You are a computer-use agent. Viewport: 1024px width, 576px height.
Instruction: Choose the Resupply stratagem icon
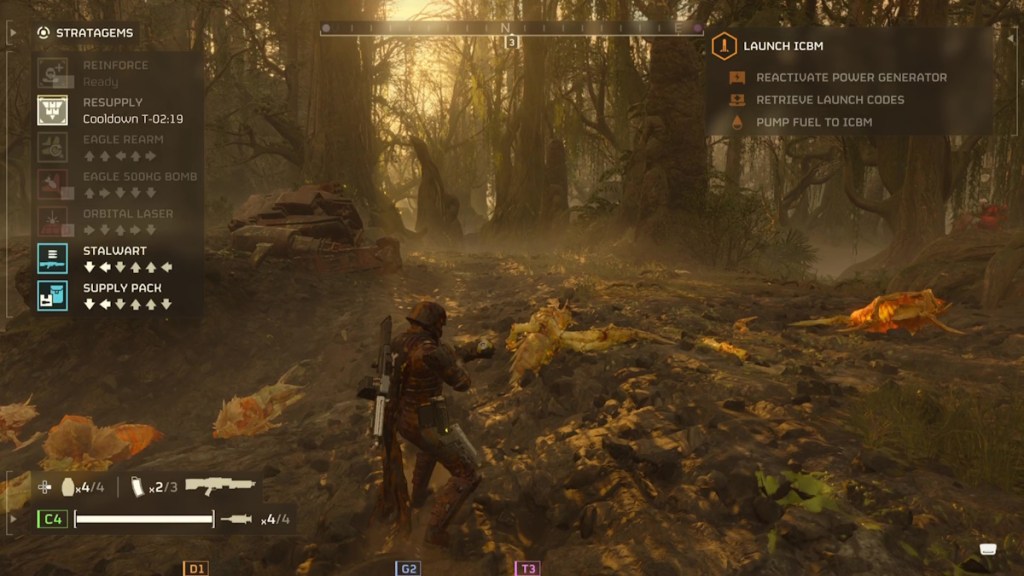coord(53,110)
